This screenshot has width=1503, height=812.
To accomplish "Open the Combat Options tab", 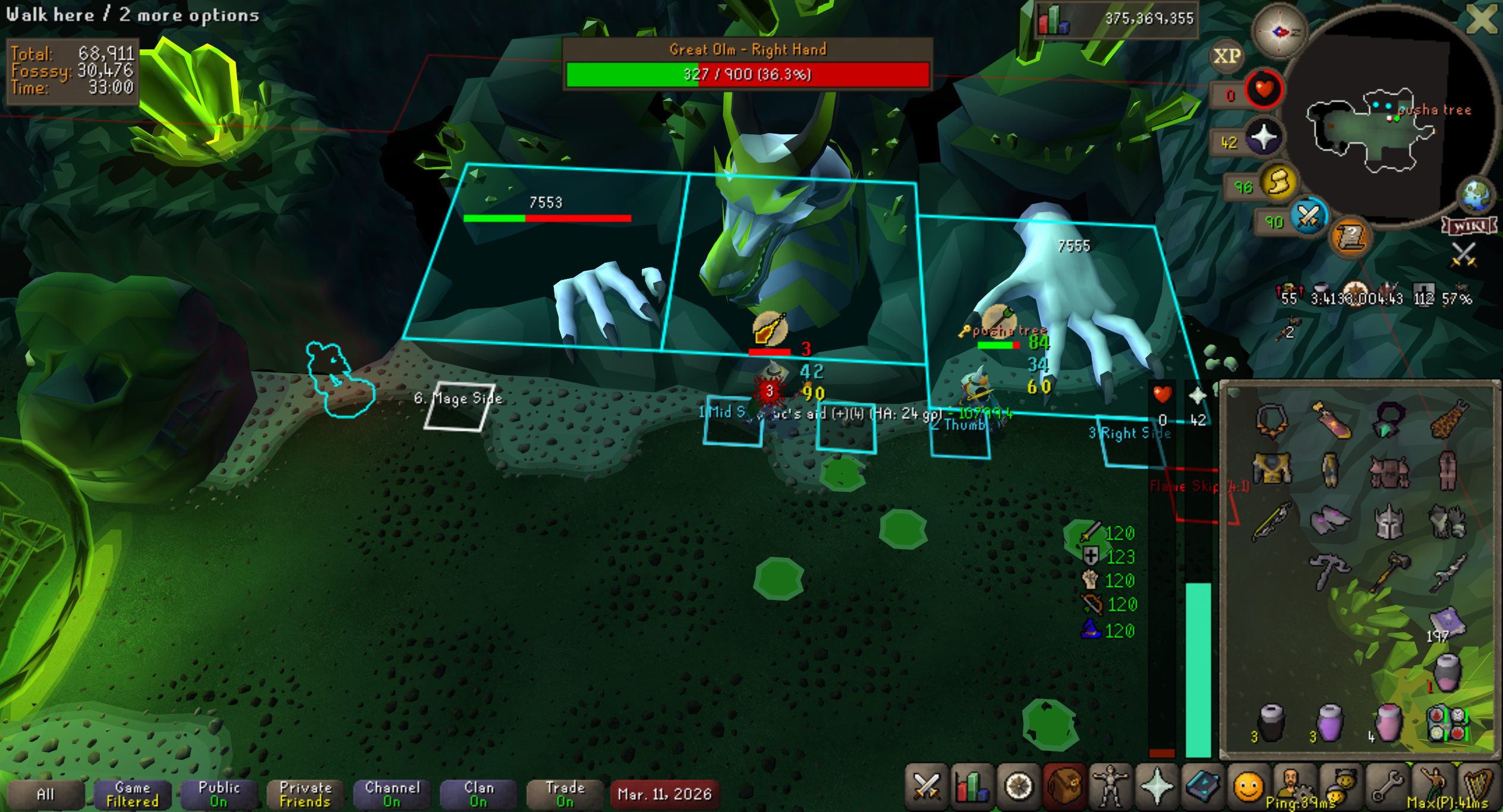I will 926,787.
